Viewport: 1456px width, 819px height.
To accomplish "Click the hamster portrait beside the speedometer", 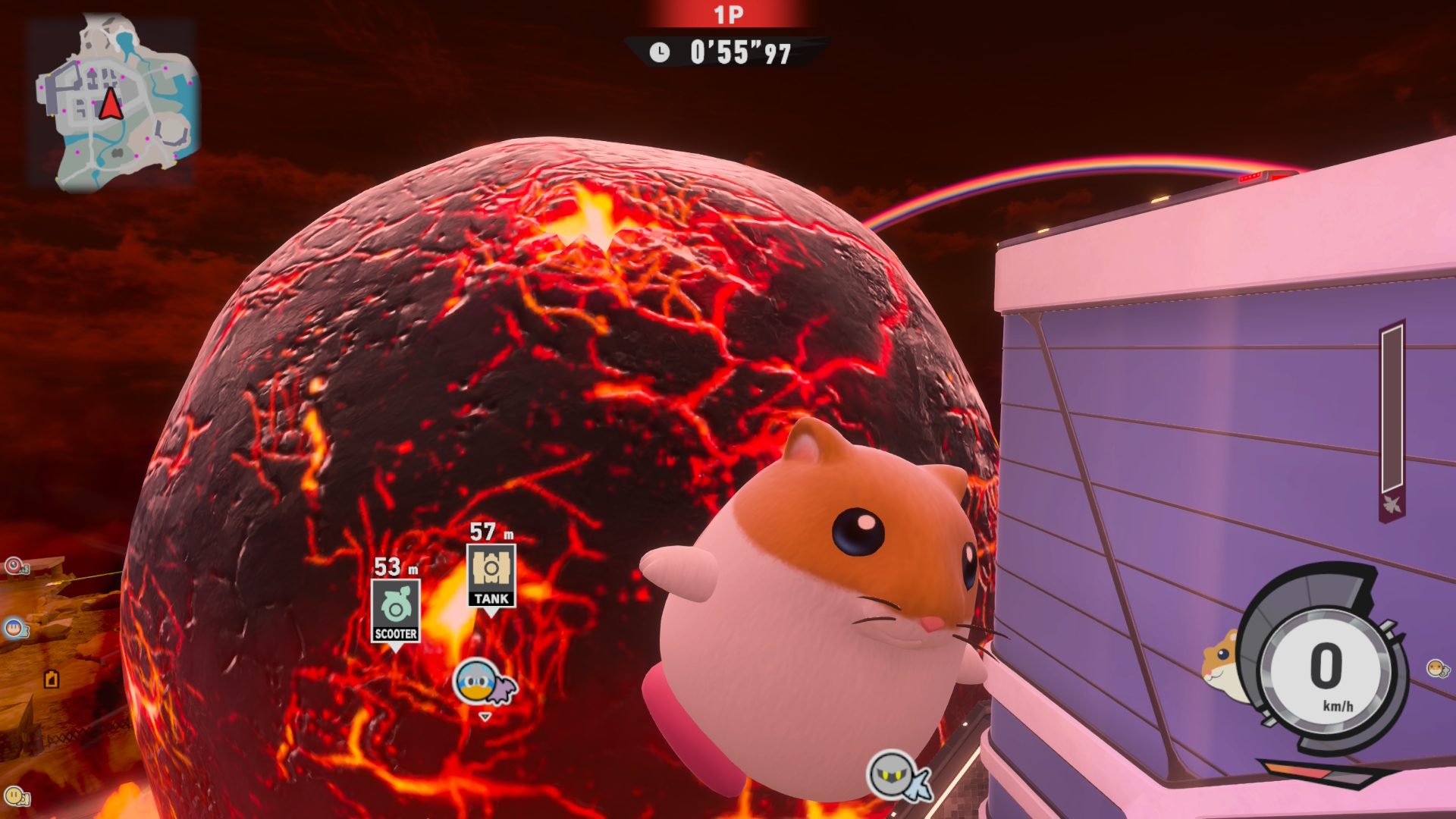I will 1222,662.
